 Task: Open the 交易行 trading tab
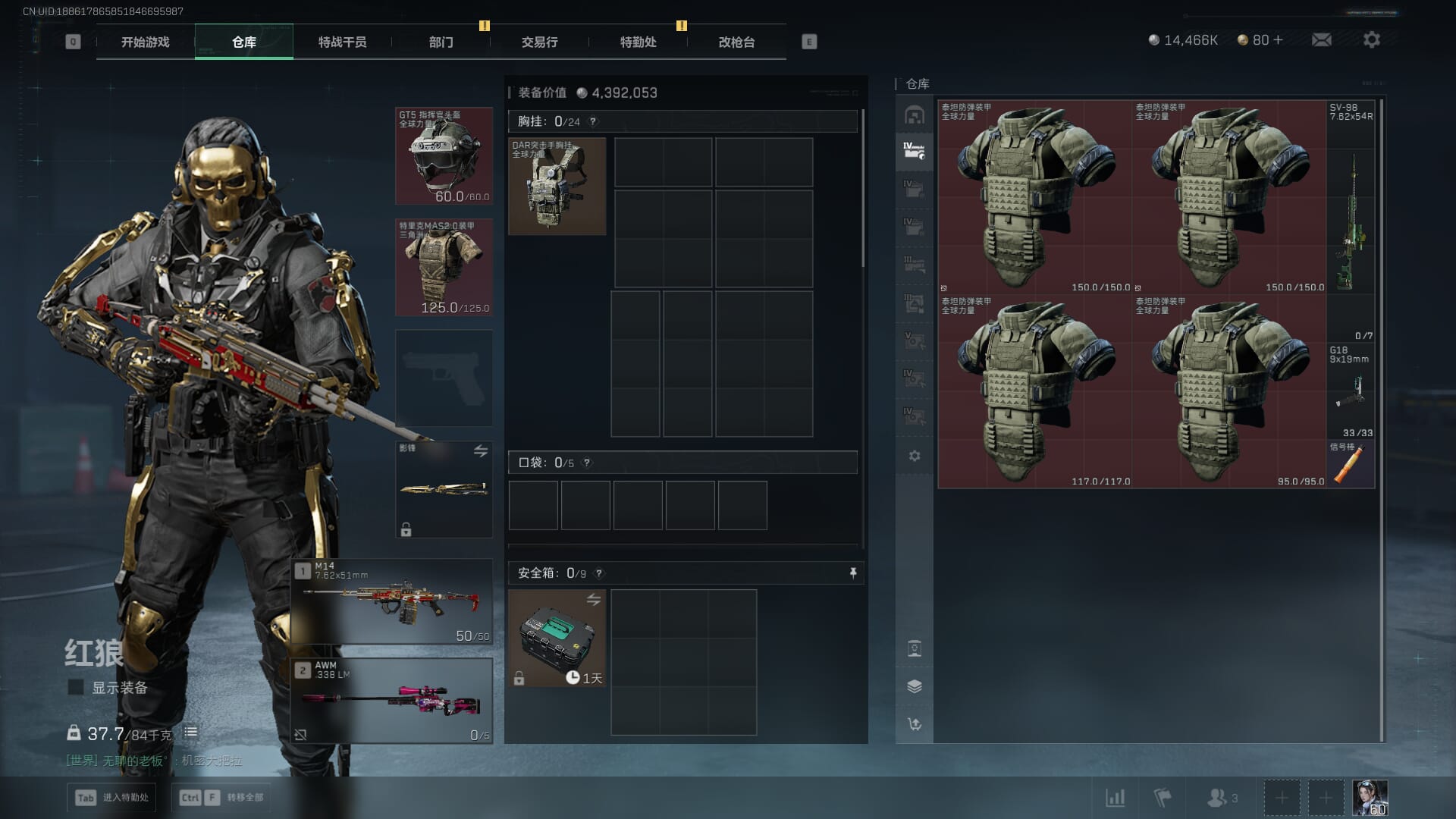[539, 42]
